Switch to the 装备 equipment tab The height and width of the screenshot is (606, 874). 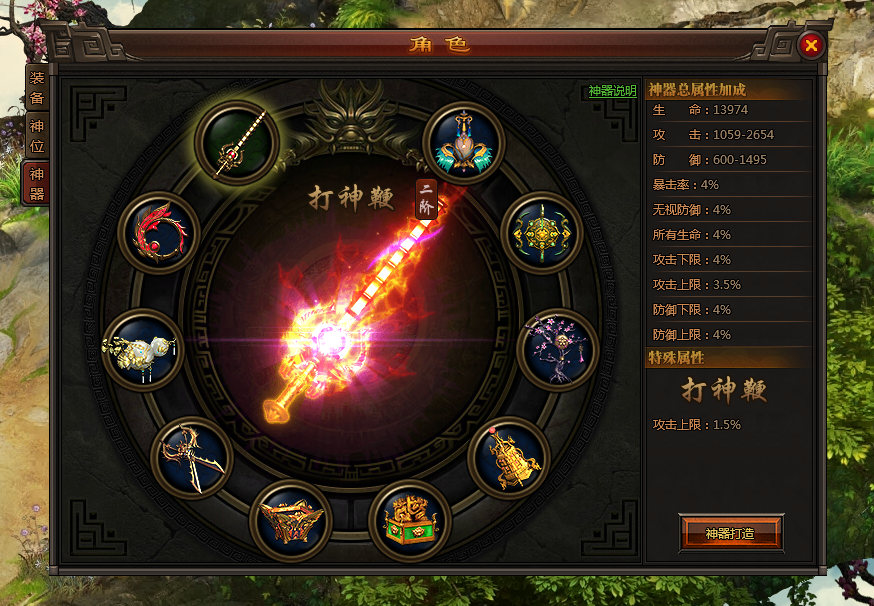point(37,88)
